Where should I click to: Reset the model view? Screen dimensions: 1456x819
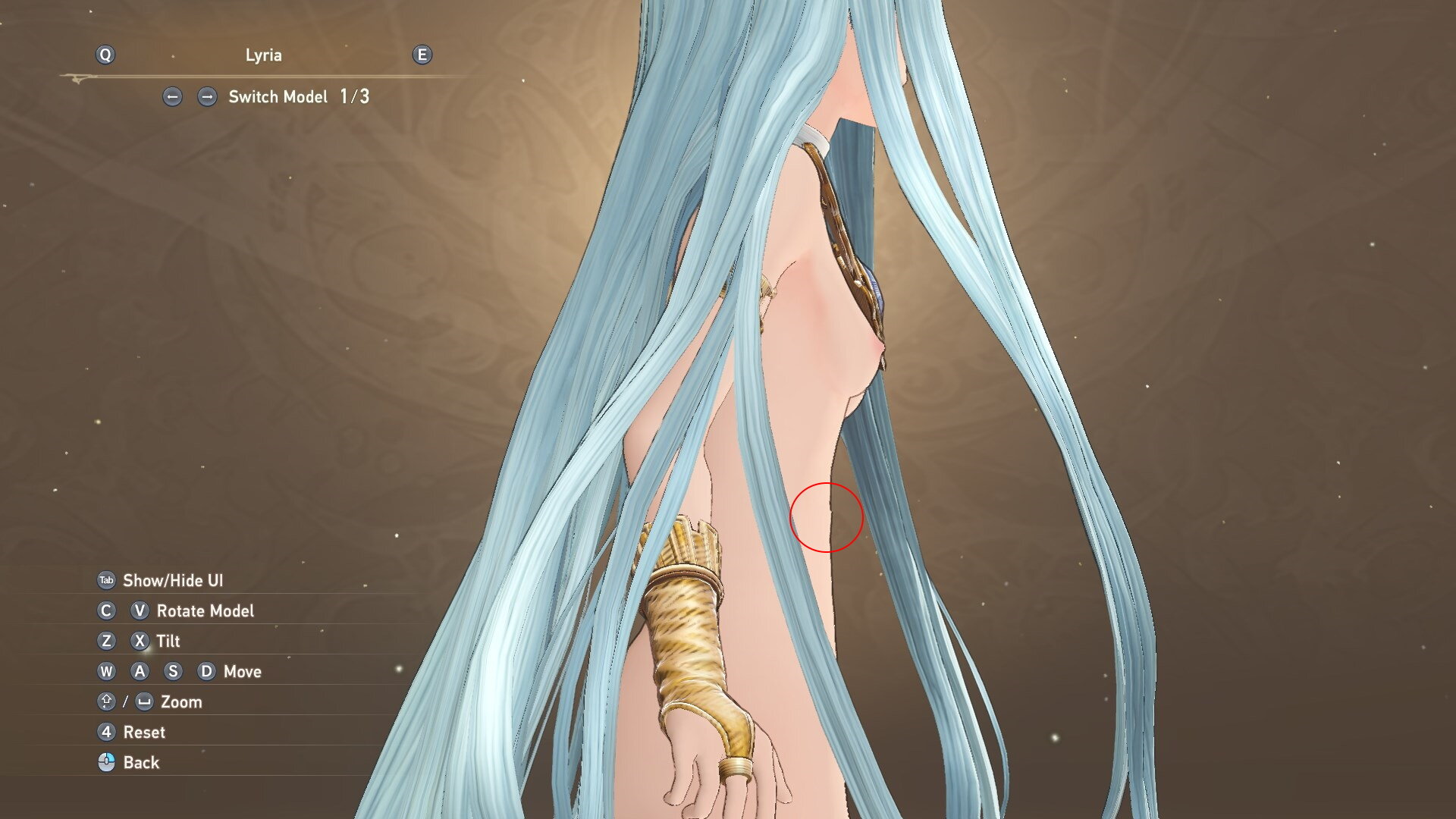[143, 733]
